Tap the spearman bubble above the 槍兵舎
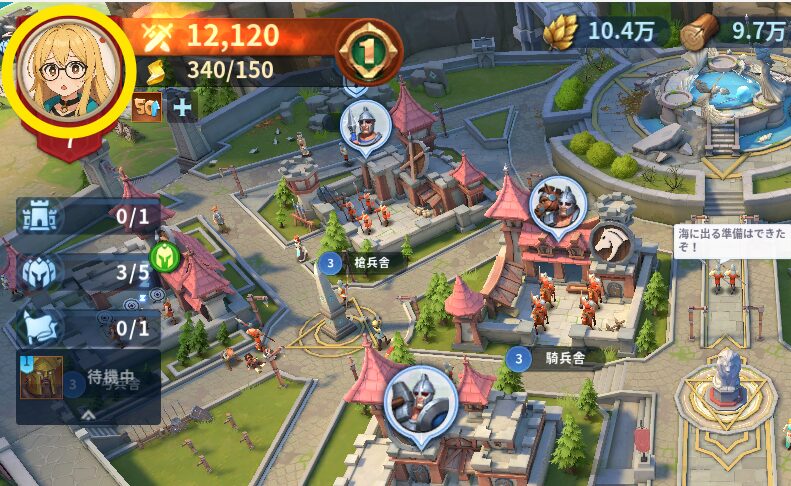791x486 pixels. coord(365,126)
